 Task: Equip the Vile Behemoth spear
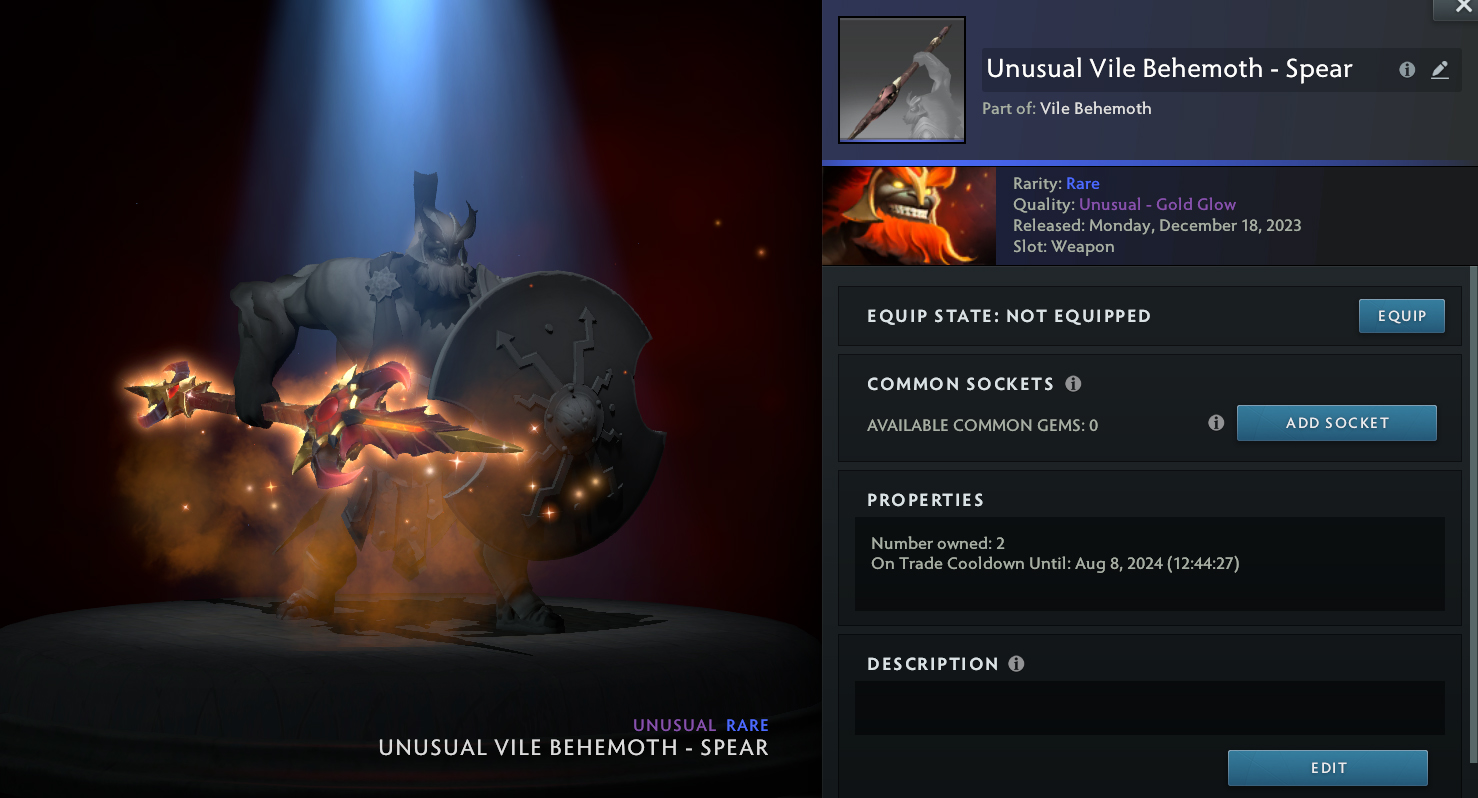pyautogui.click(x=1401, y=316)
